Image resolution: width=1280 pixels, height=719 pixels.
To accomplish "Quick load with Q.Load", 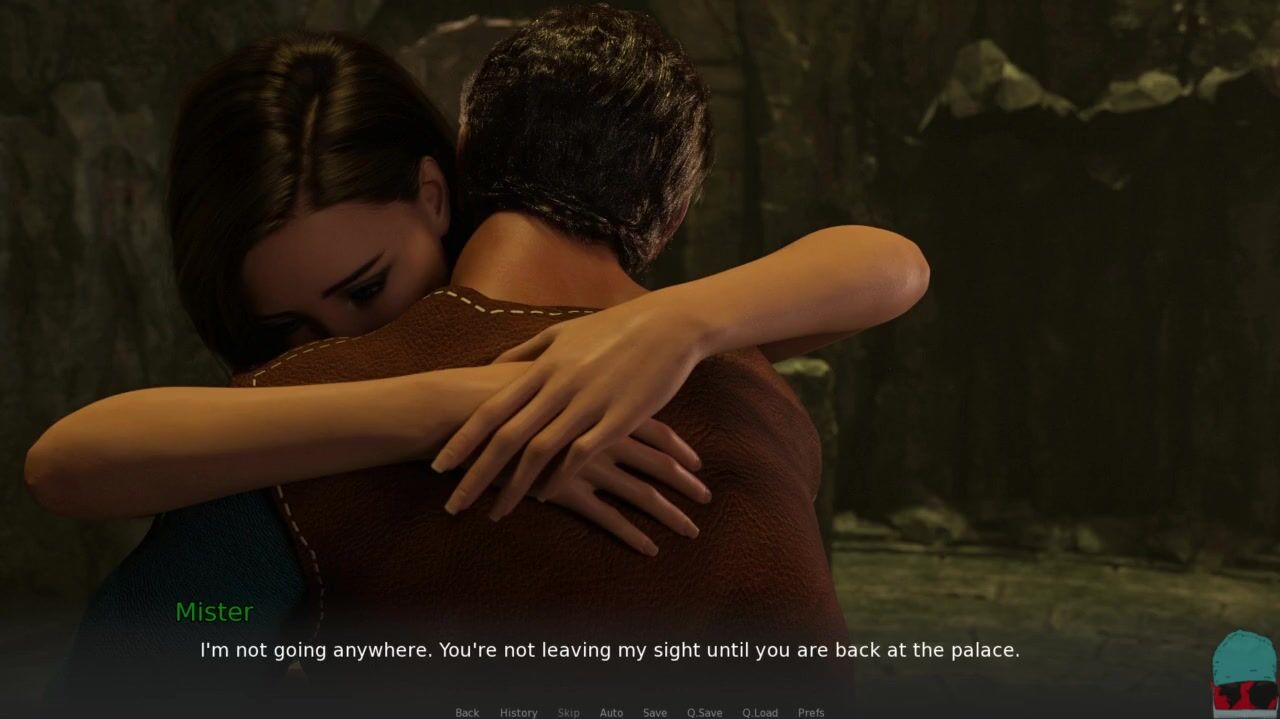I will [760, 712].
